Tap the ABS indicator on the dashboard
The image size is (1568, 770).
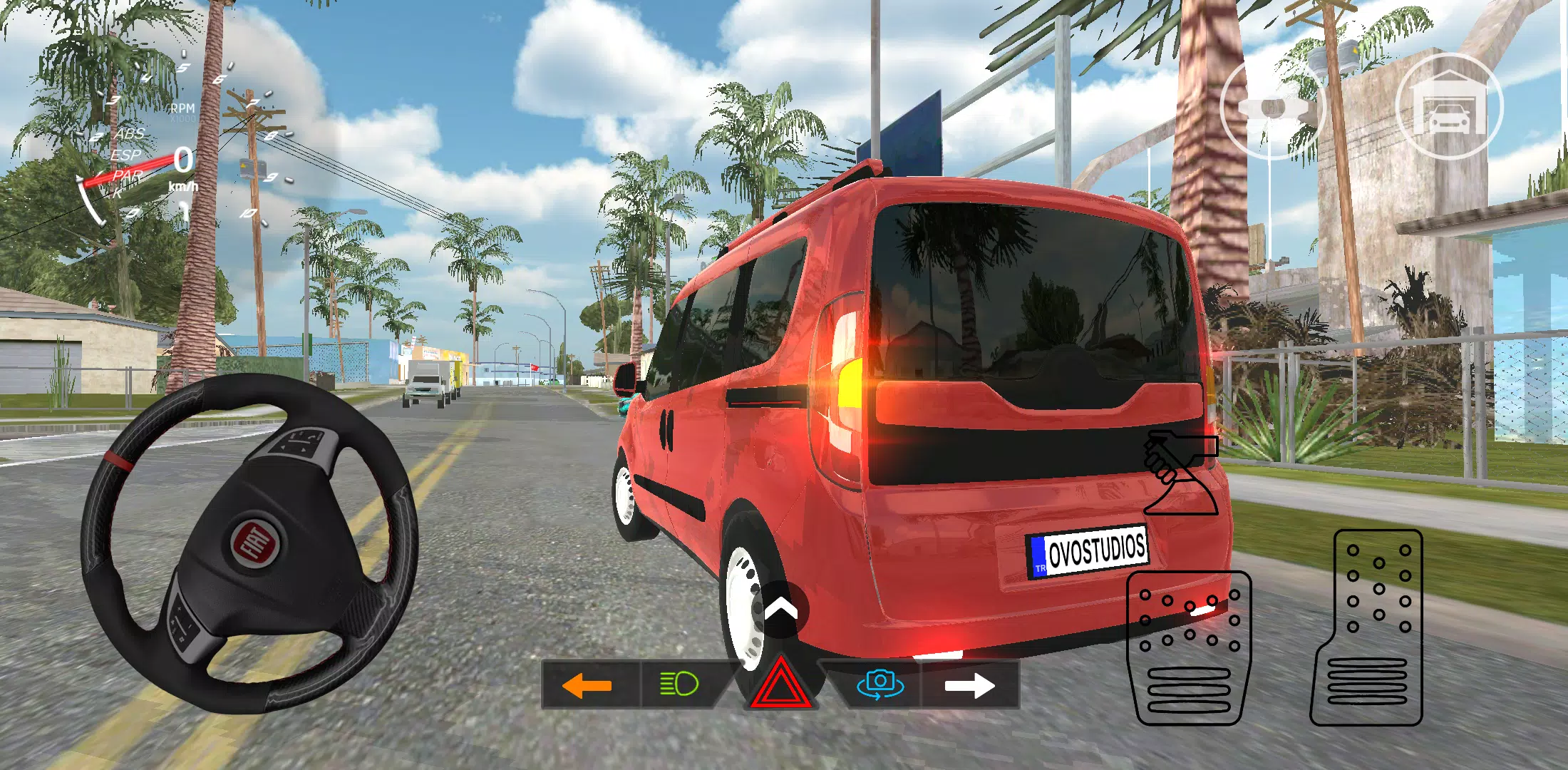tap(131, 134)
